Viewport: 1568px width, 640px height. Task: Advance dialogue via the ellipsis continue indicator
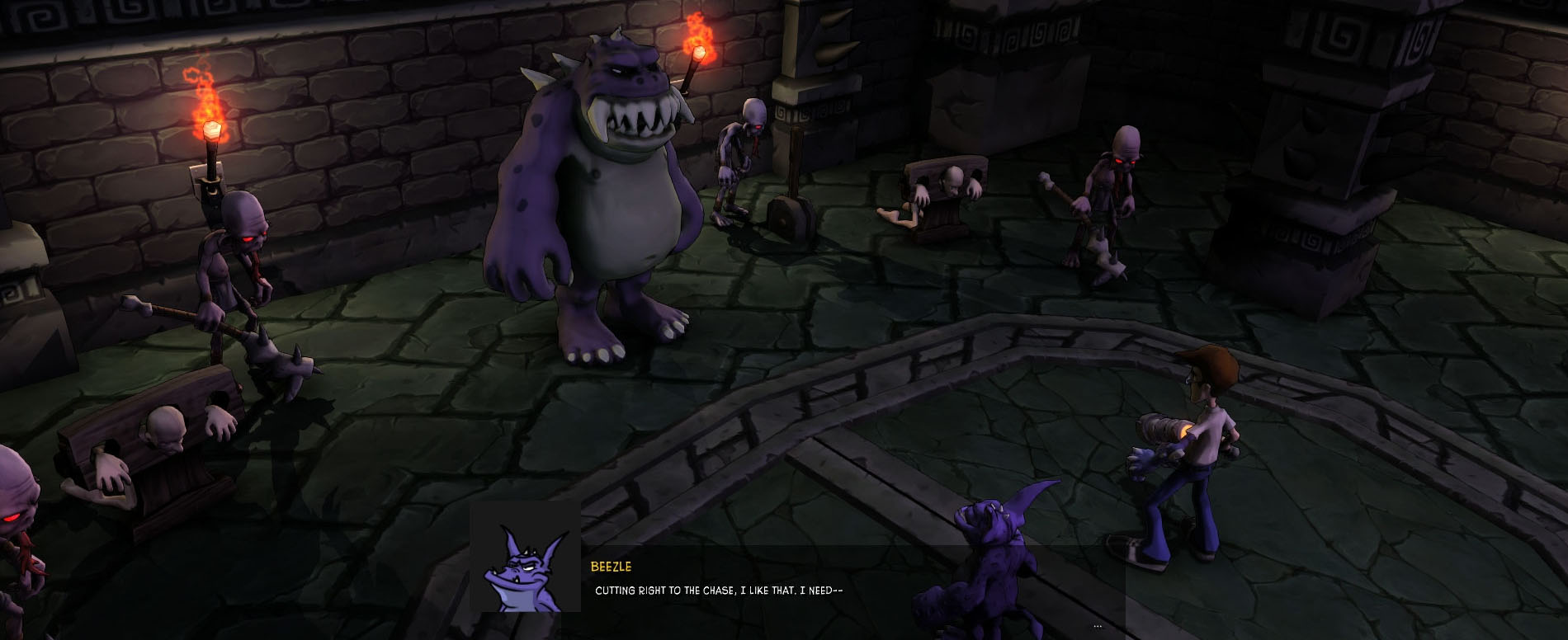coord(1097,626)
